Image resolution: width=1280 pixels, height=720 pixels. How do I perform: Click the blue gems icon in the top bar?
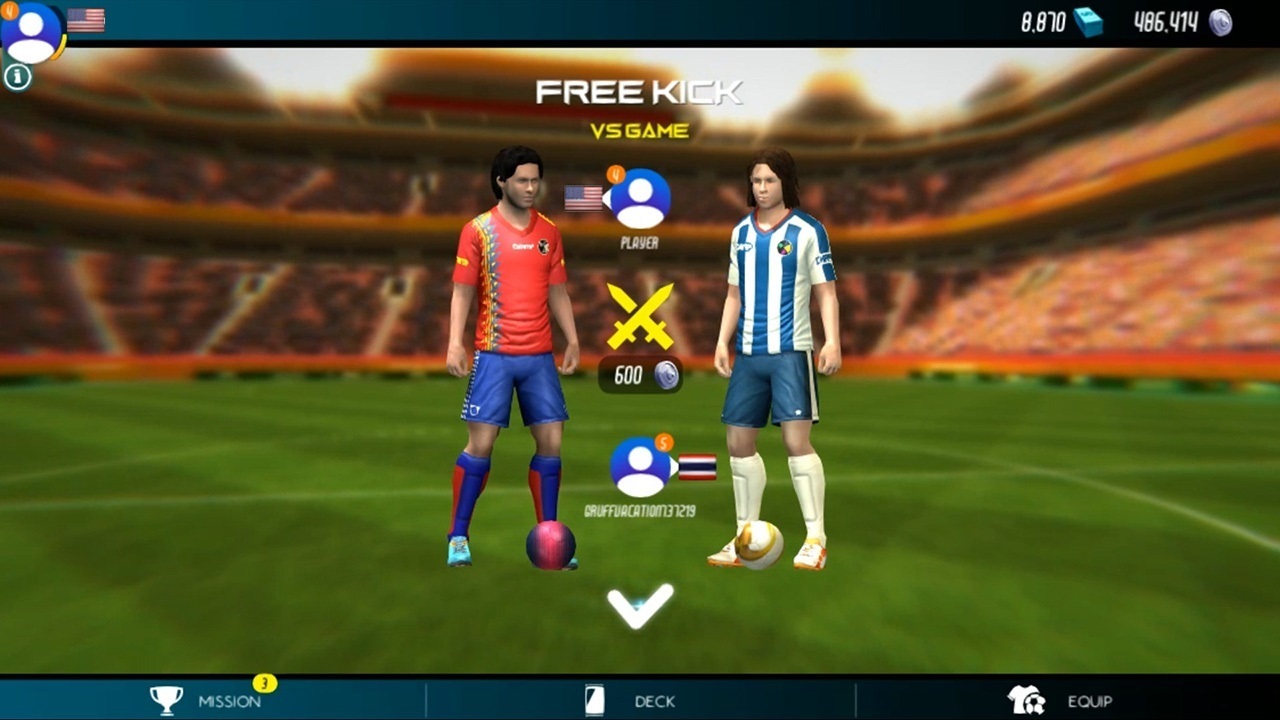pos(1088,23)
